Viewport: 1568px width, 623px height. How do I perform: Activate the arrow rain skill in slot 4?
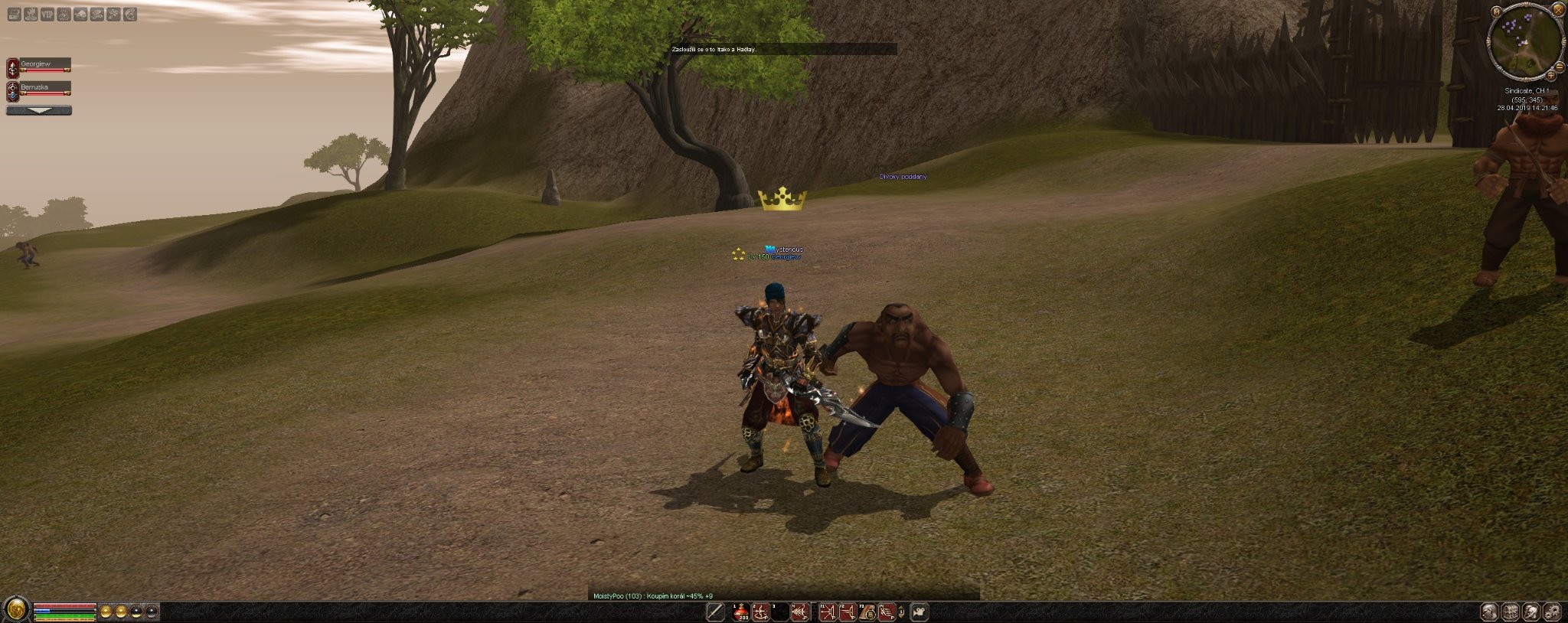tap(800, 612)
